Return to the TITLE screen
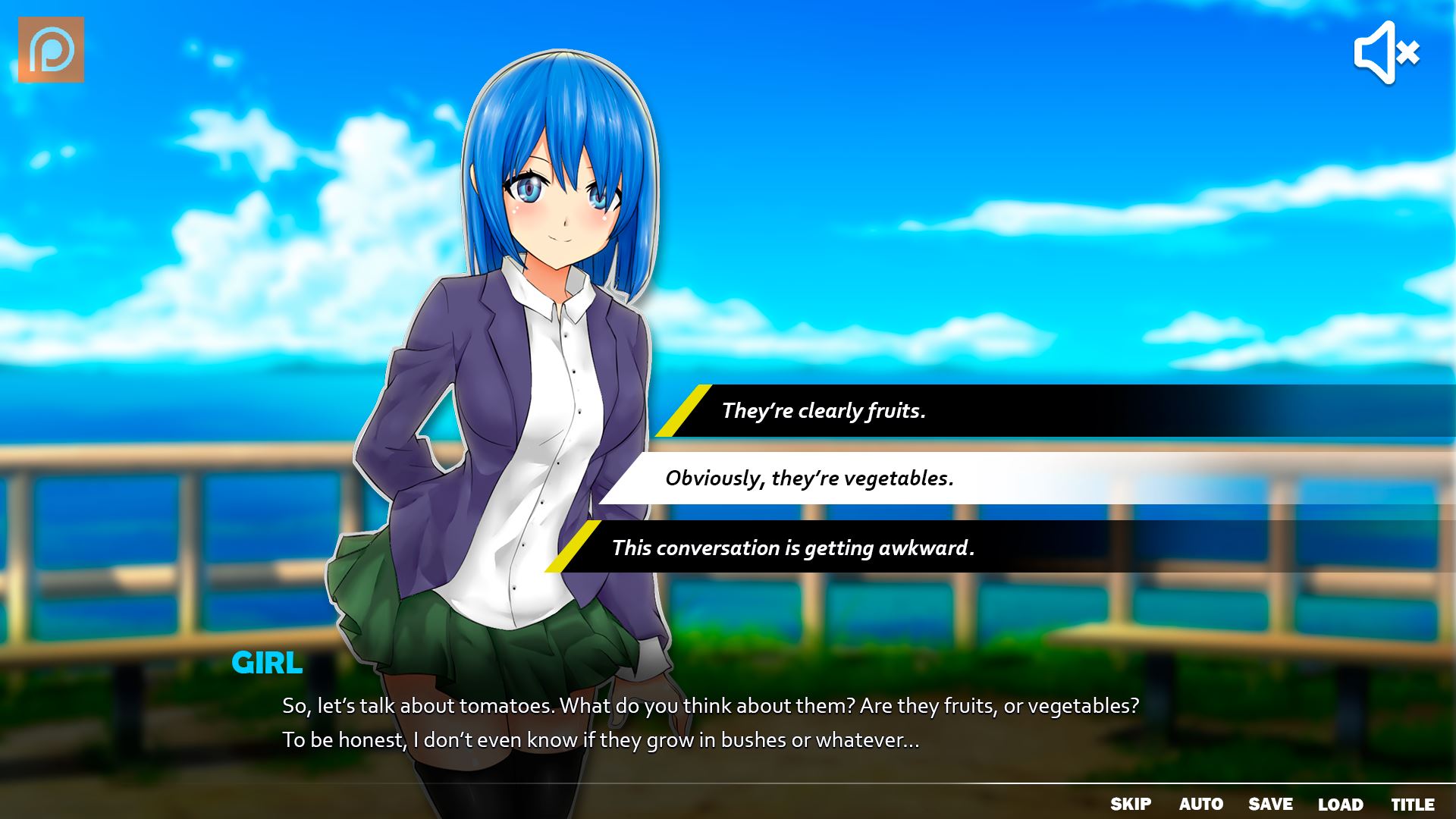Image resolution: width=1456 pixels, height=819 pixels. point(1412,804)
